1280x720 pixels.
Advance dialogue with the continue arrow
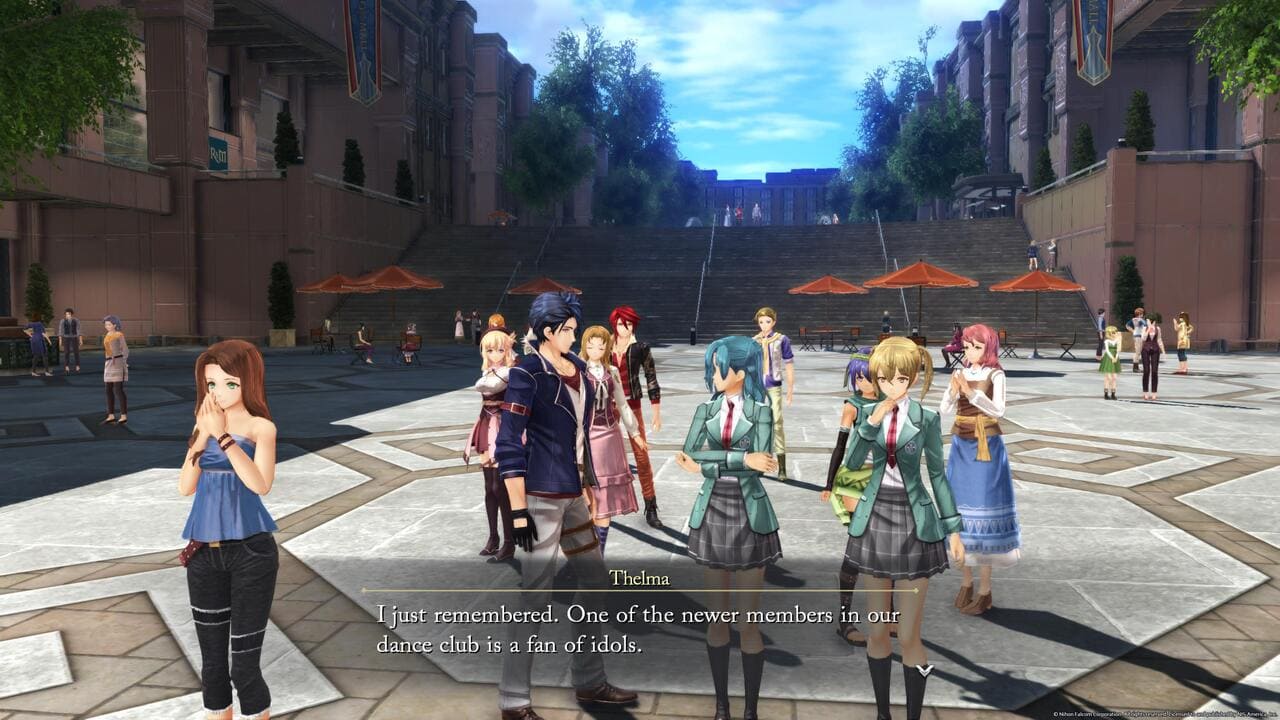coord(924,669)
